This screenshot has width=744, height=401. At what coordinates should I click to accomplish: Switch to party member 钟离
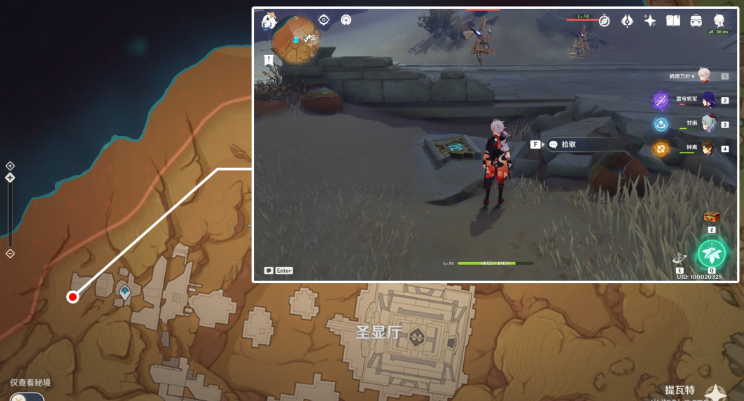(x=707, y=148)
